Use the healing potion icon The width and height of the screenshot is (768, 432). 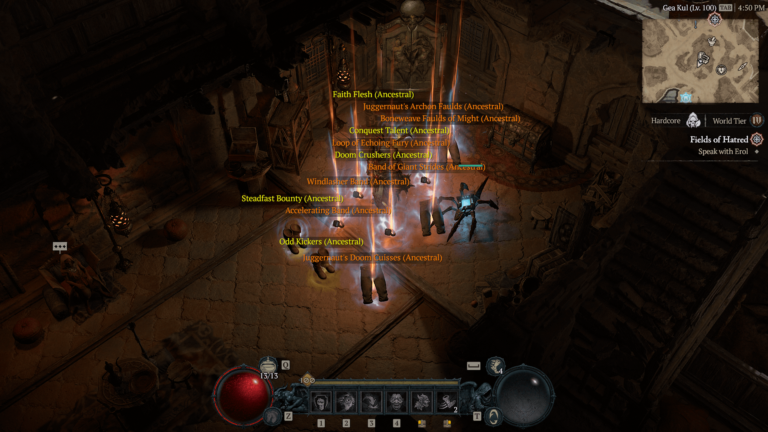(x=268, y=366)
